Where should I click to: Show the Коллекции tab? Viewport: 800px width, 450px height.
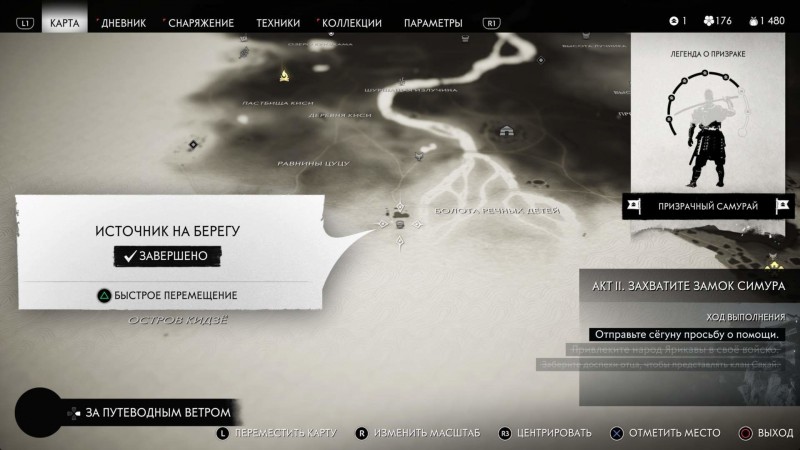click(x=350, y=22)
